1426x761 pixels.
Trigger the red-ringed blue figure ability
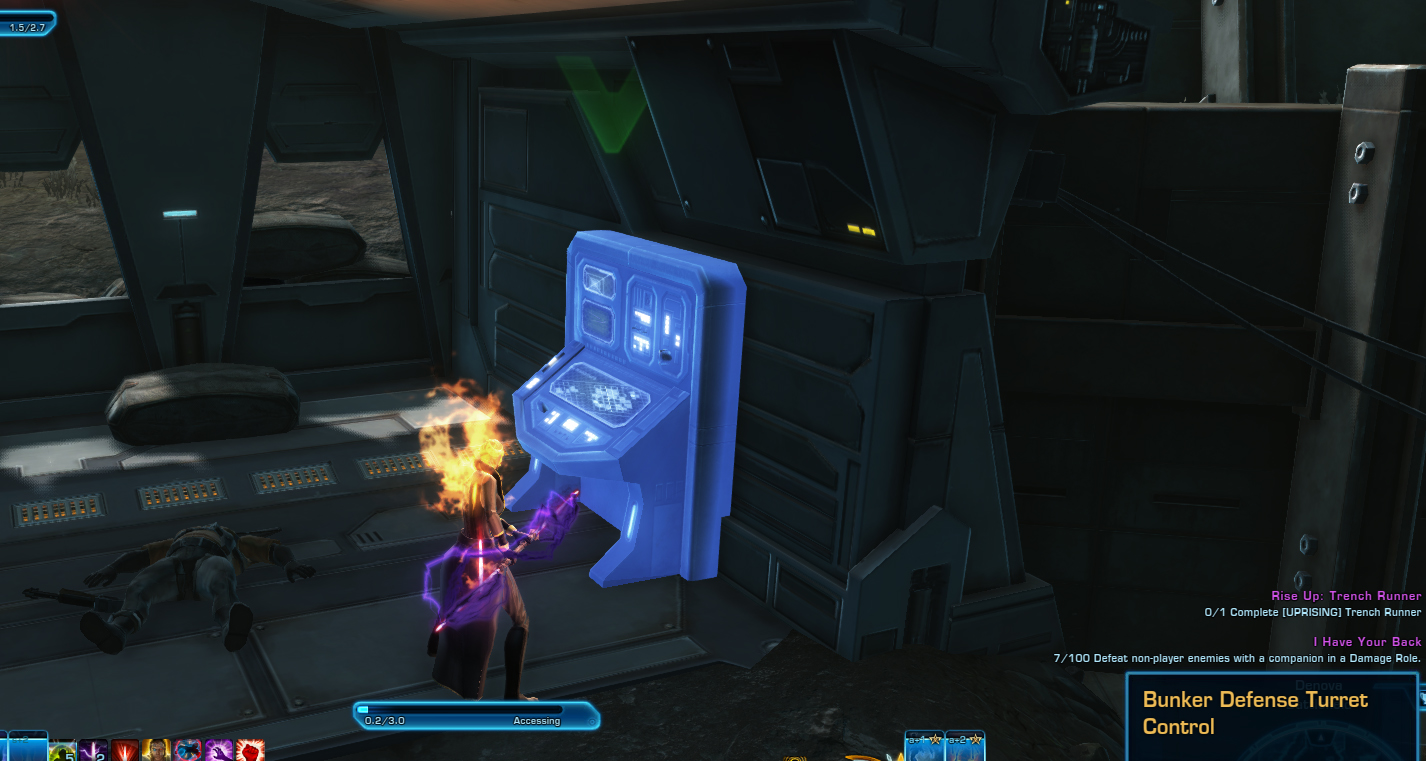[x=187, y=751]
